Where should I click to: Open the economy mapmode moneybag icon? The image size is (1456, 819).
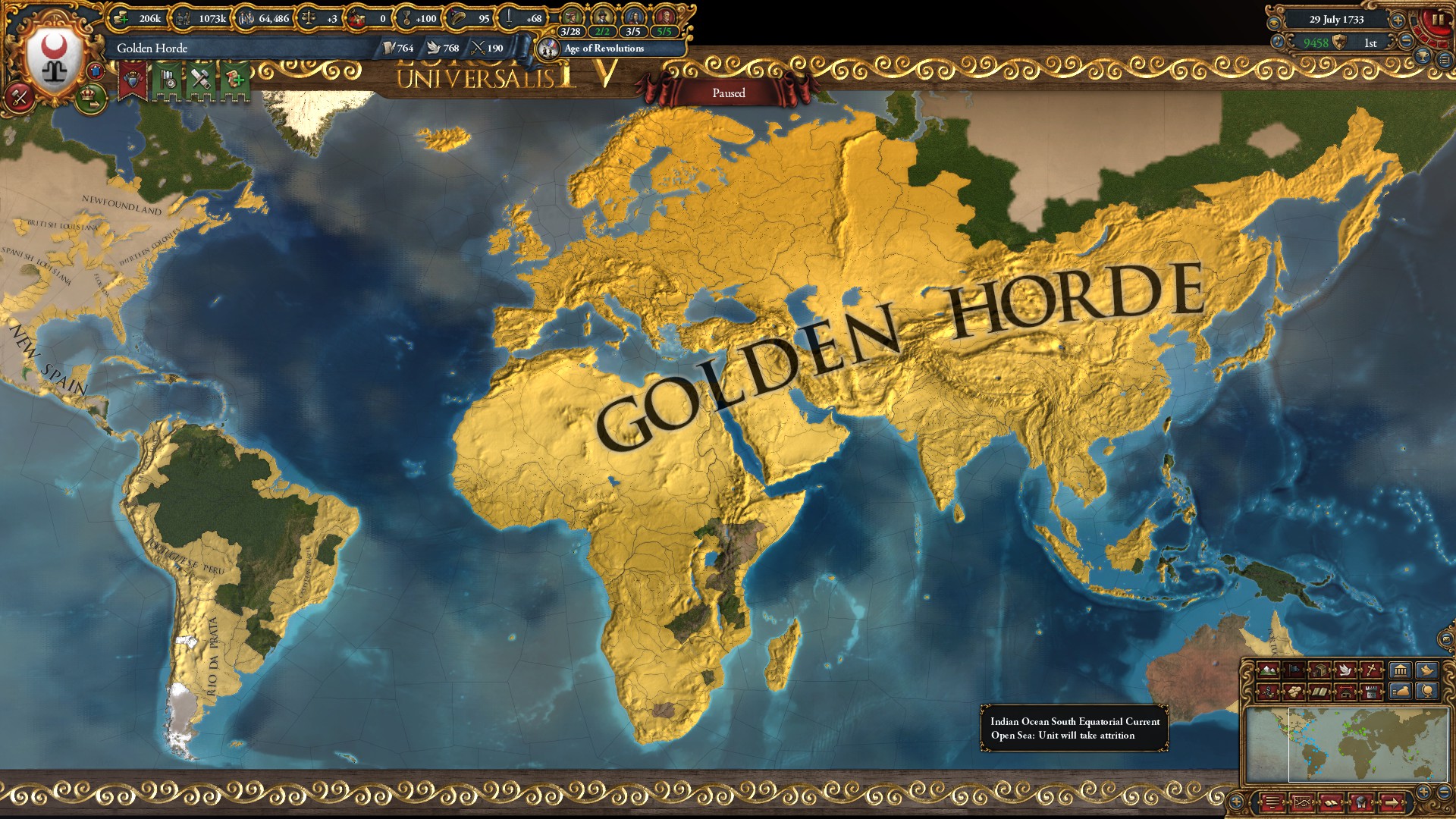1401,692
